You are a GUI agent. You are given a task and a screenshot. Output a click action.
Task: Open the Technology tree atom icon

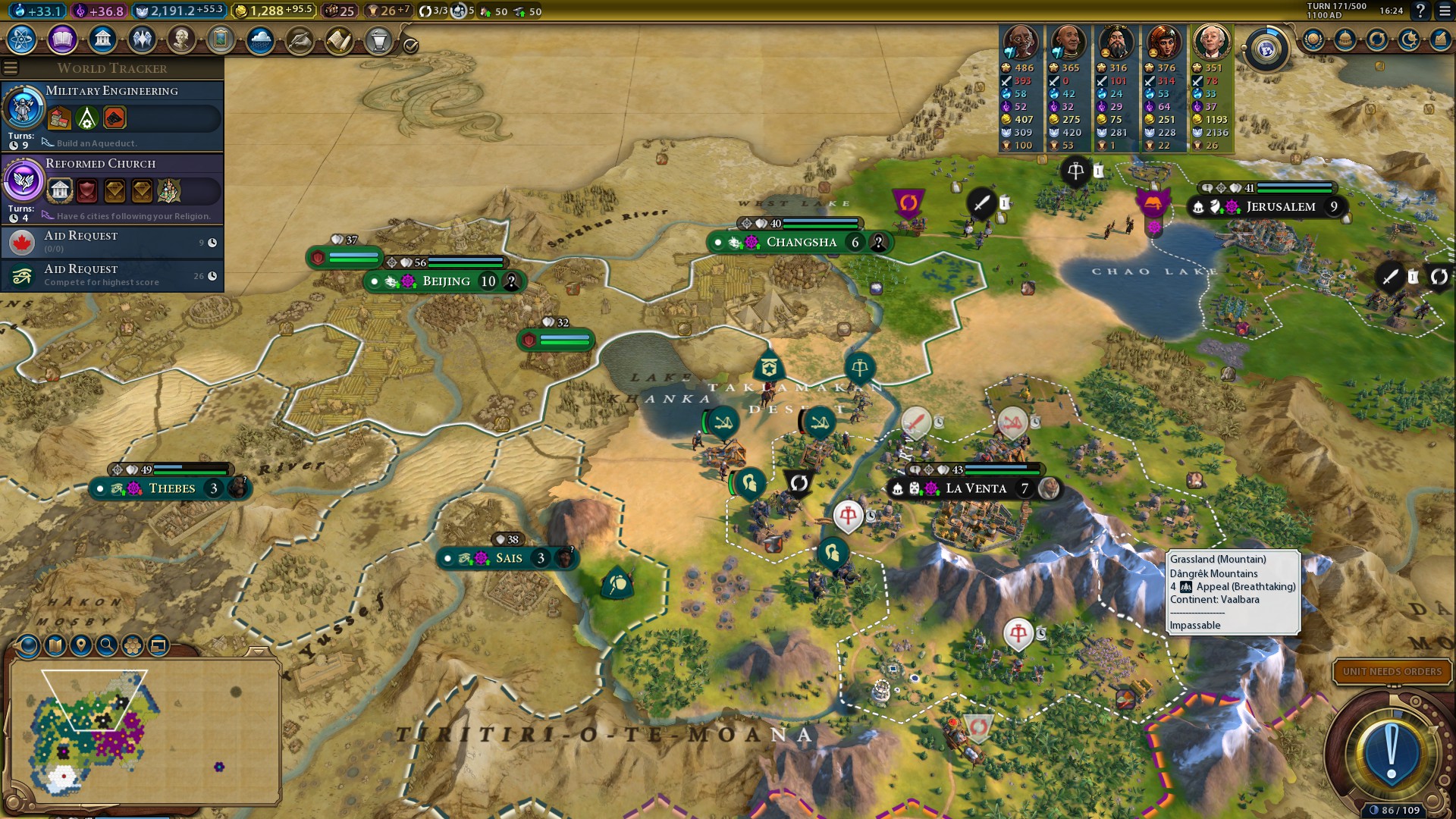22,39
